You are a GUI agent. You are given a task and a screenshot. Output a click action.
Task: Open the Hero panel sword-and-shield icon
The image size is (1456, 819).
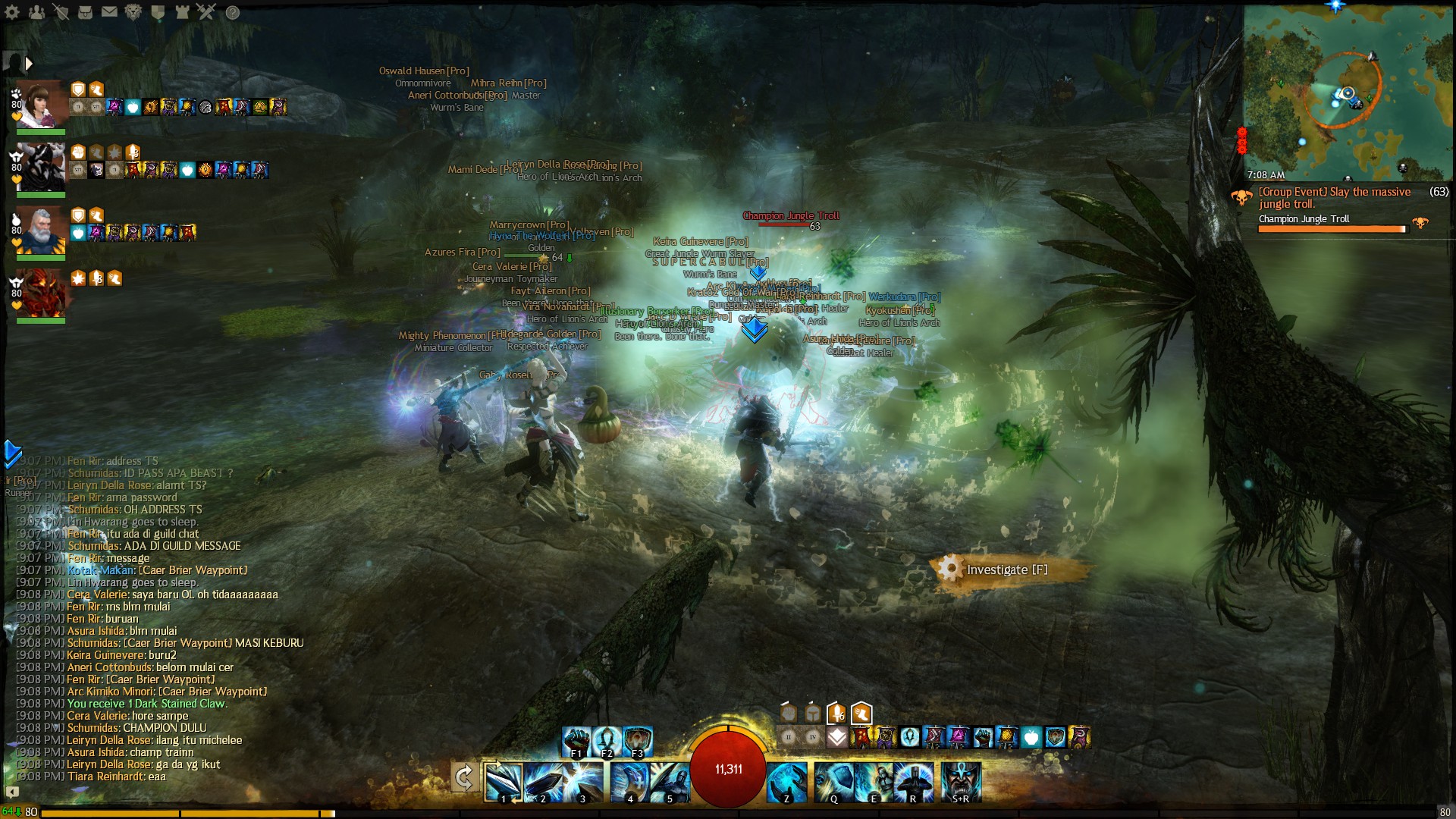click(61, 12)
